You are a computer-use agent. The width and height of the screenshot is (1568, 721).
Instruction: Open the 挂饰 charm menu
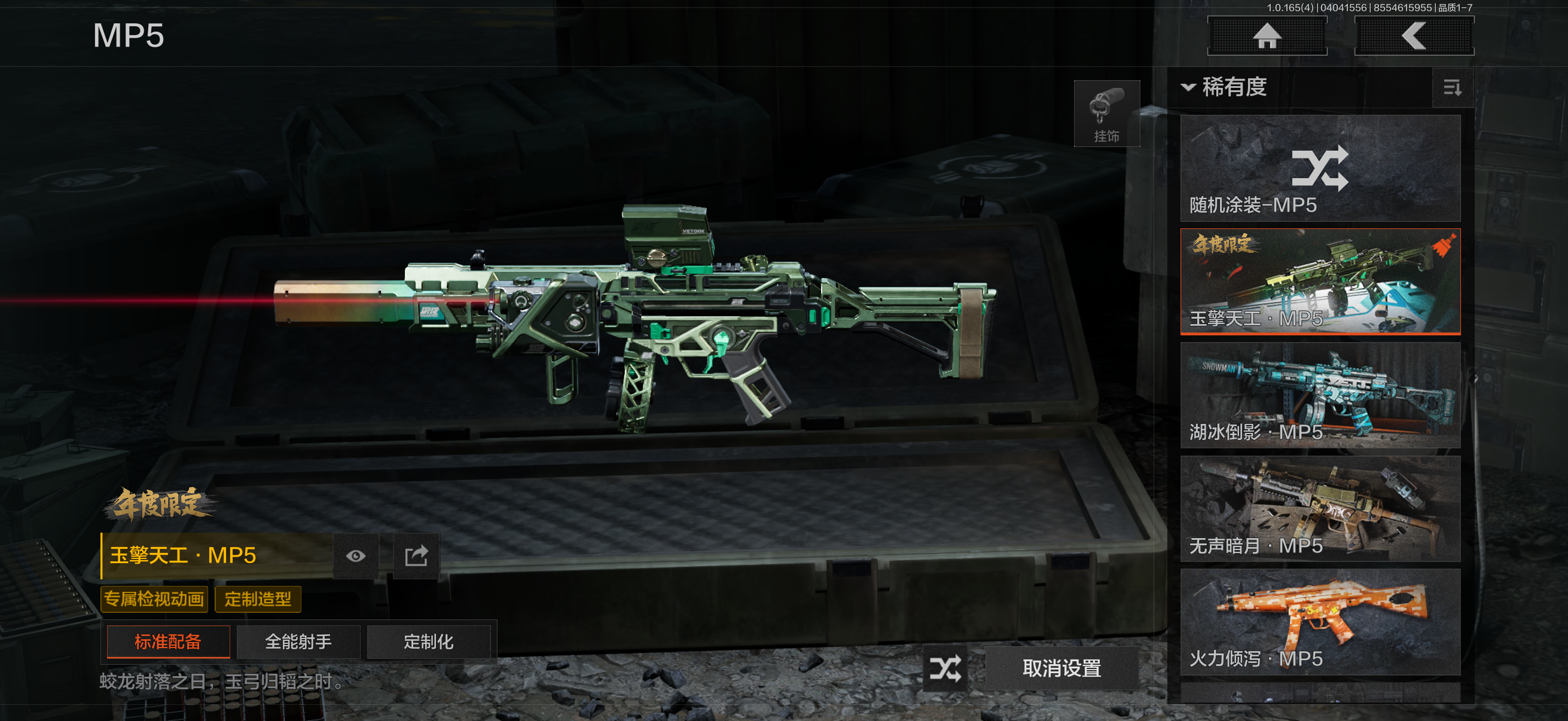(1106, 114)
